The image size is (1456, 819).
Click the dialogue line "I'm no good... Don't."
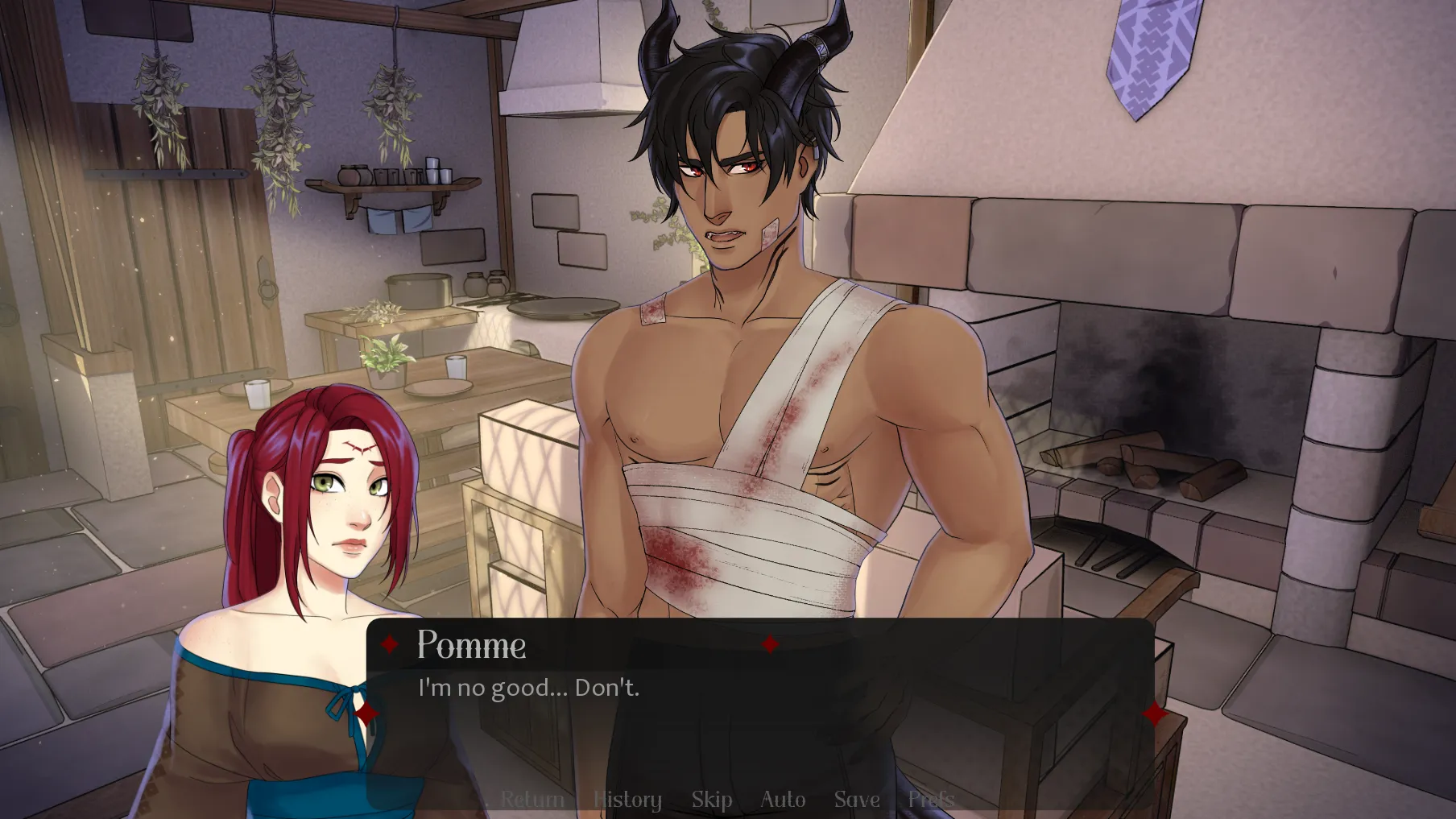coord(527,688)
